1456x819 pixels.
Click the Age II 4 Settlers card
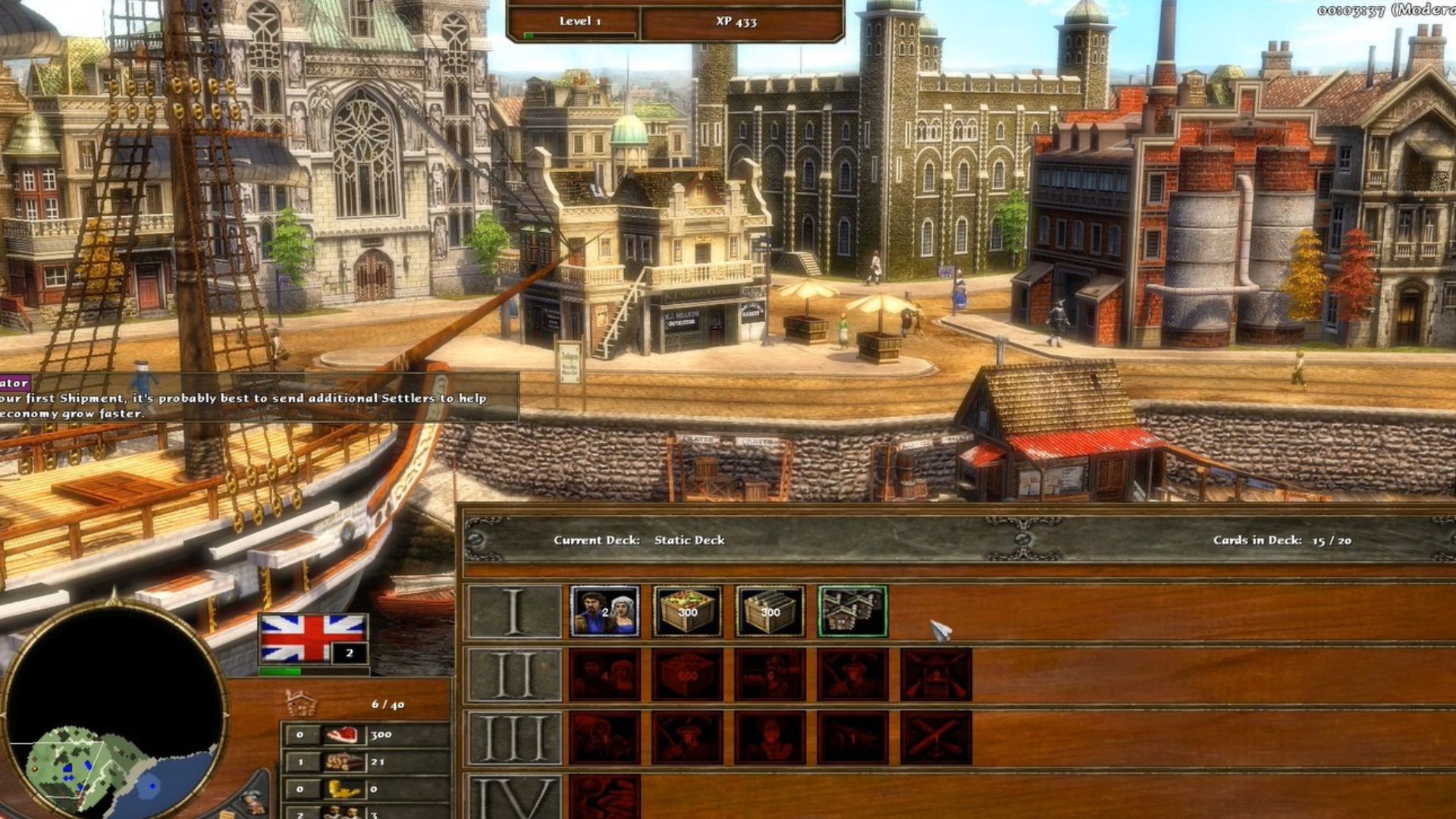click(604, 675)
